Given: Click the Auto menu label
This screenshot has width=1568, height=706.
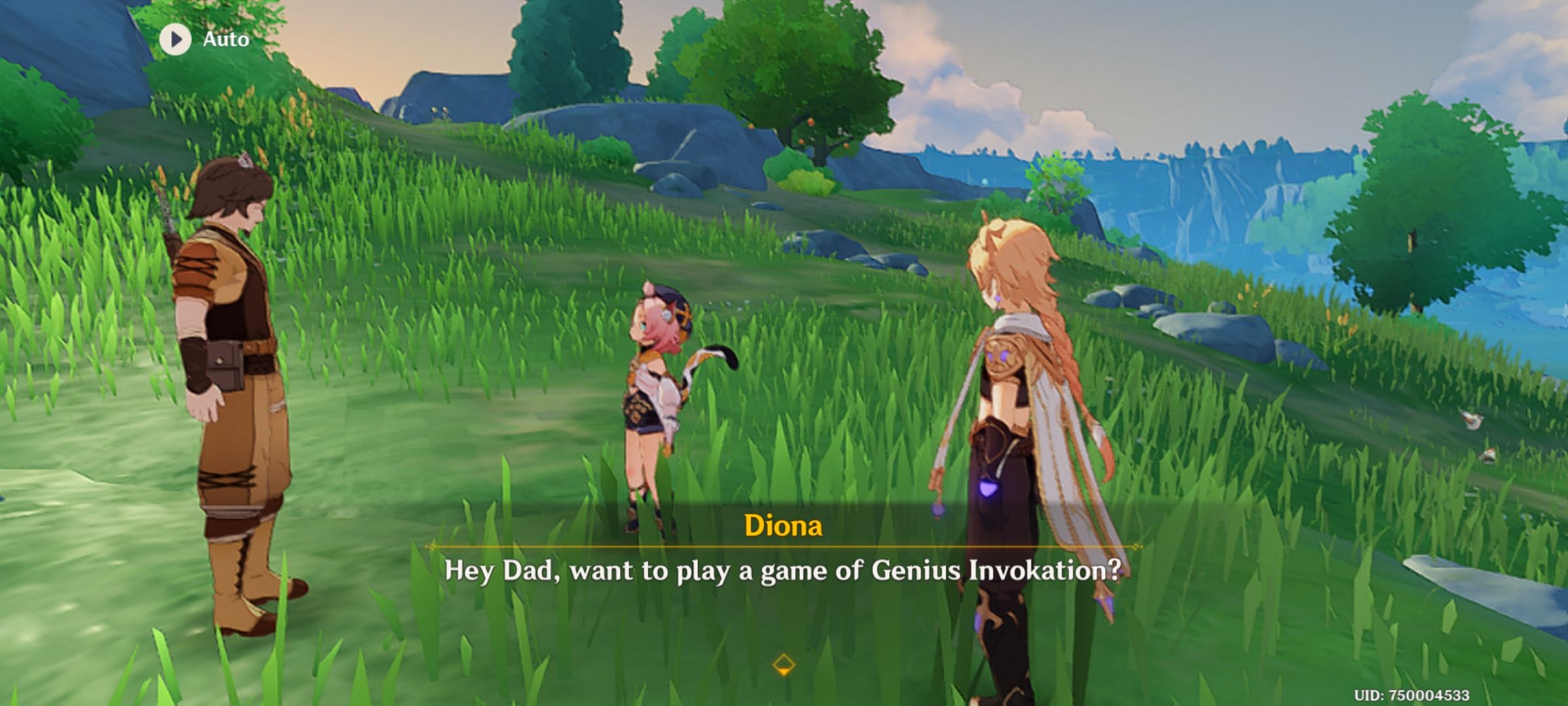Looking at the screenshot, I should click(x=224, y=39).
